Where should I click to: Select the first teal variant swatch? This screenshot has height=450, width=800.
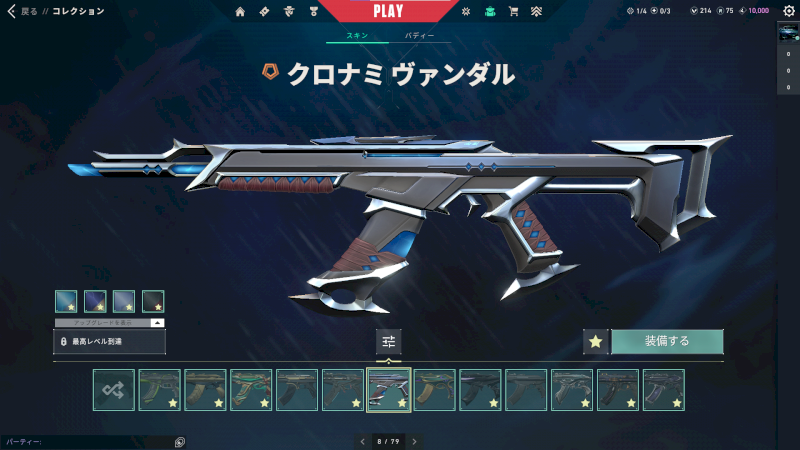click(66, 301)
